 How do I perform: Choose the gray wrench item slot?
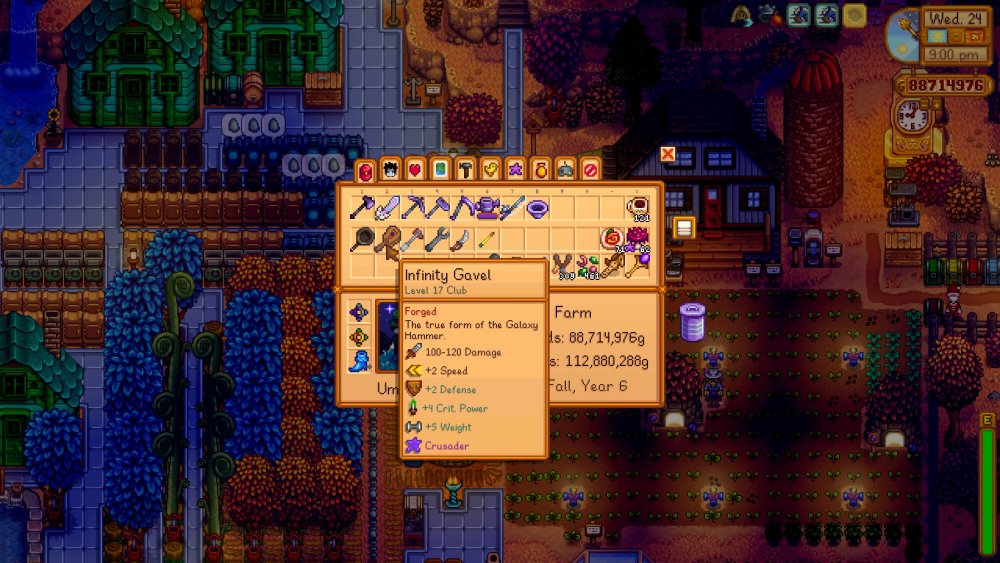(438, 240)
